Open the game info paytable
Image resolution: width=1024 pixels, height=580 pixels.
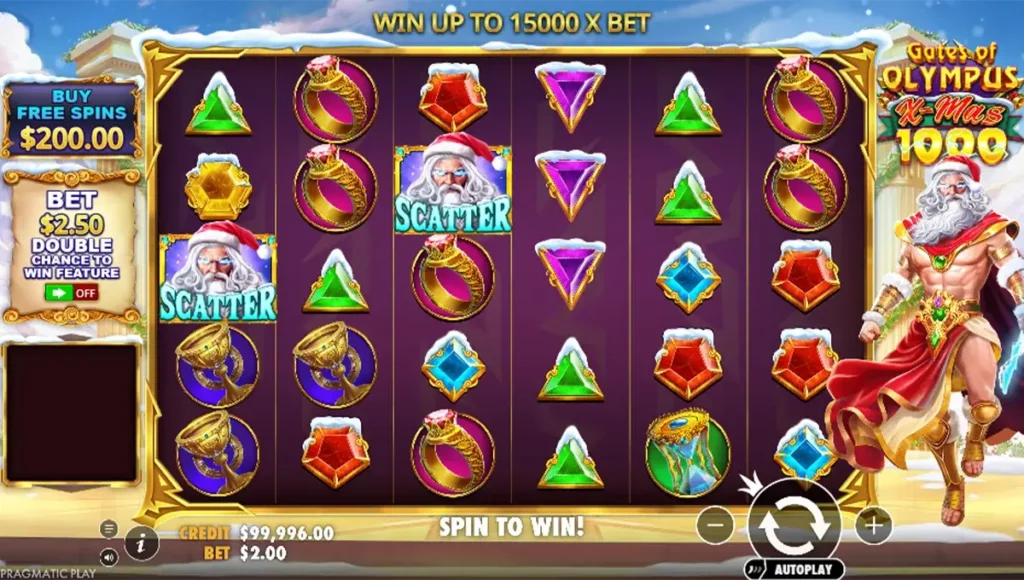tap(142, 543)
